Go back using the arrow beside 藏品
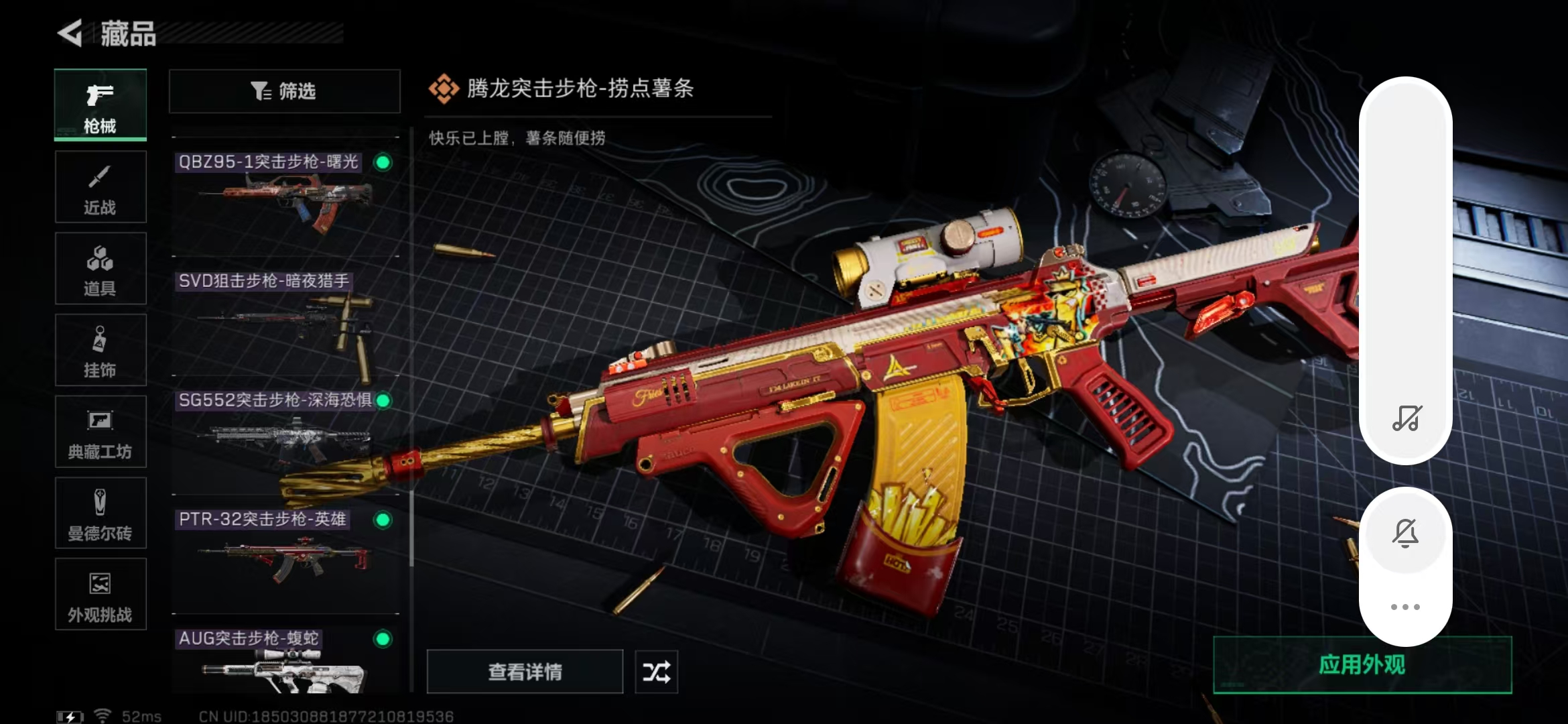This screenshot has width=1568, height=724. (x=70, y=33)
